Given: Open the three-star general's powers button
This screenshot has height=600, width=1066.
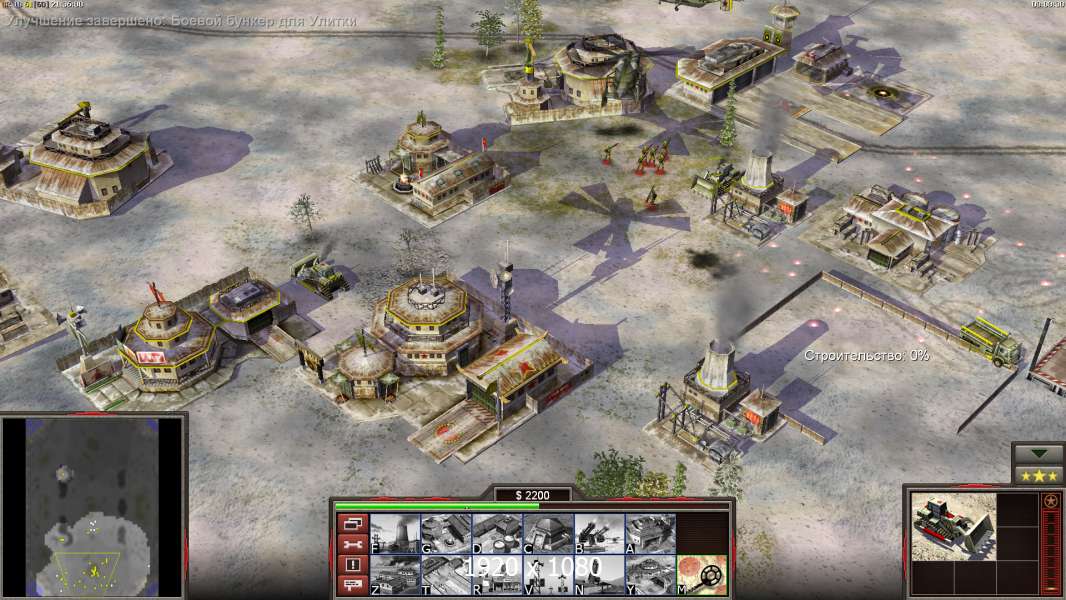Looking at the screenshot, I should tap(1038, 475).
